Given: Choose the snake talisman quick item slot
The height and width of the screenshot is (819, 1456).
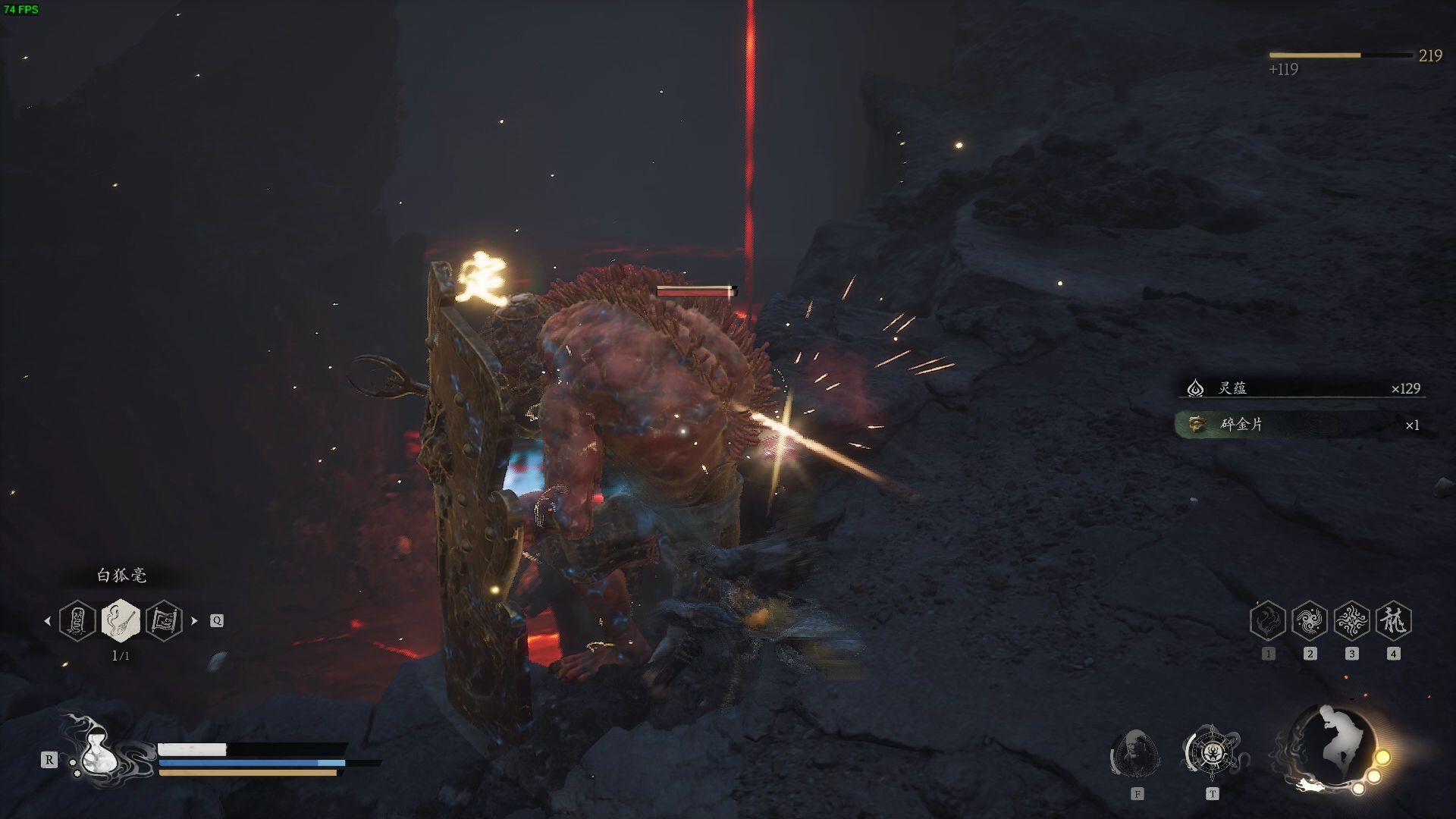Looking at the screenshot, I should (77, 620).
